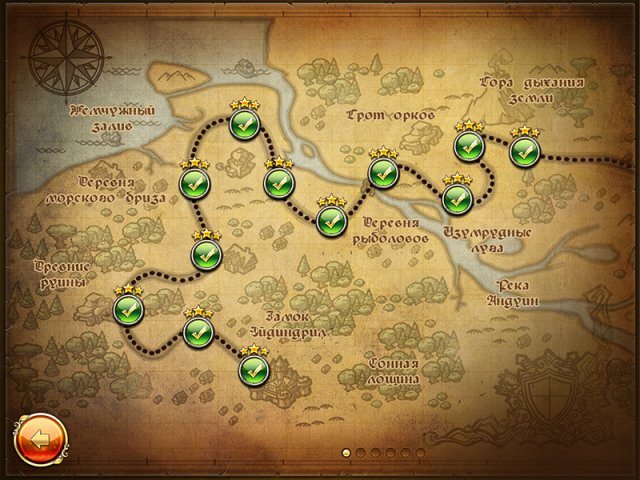Switch to the last map page dot
The width and height of the screenshot is (640, 480).
pyautogui.click(x=421, y=453)
